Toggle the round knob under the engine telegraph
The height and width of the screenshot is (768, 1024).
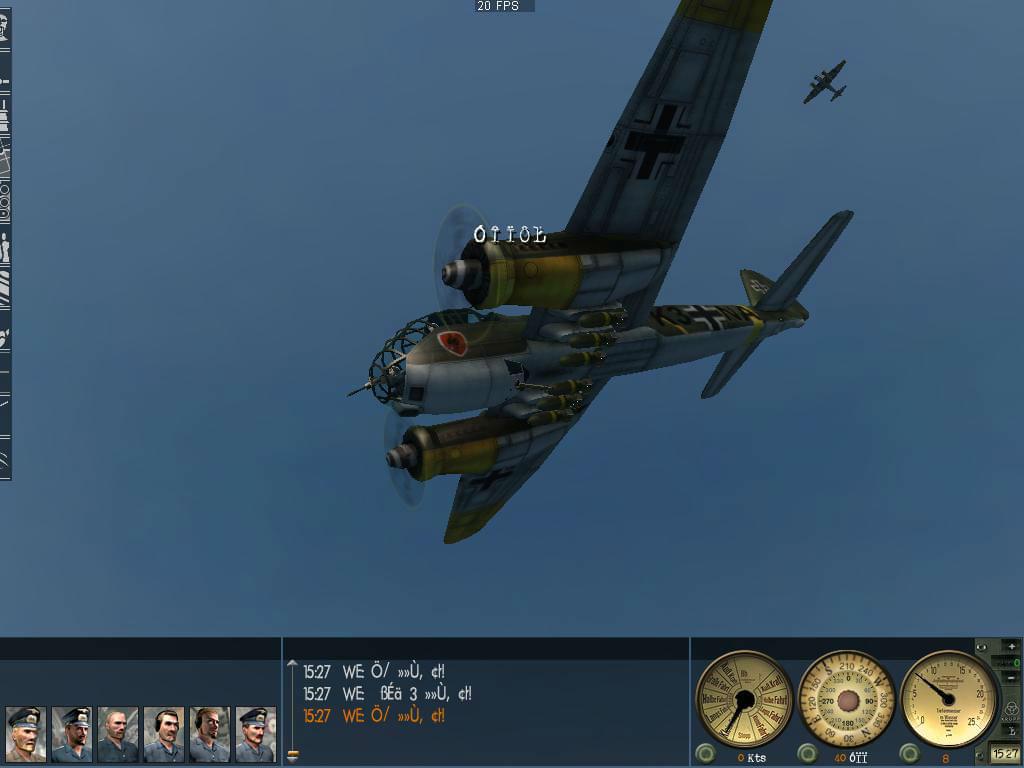click(x=706, y=754)
